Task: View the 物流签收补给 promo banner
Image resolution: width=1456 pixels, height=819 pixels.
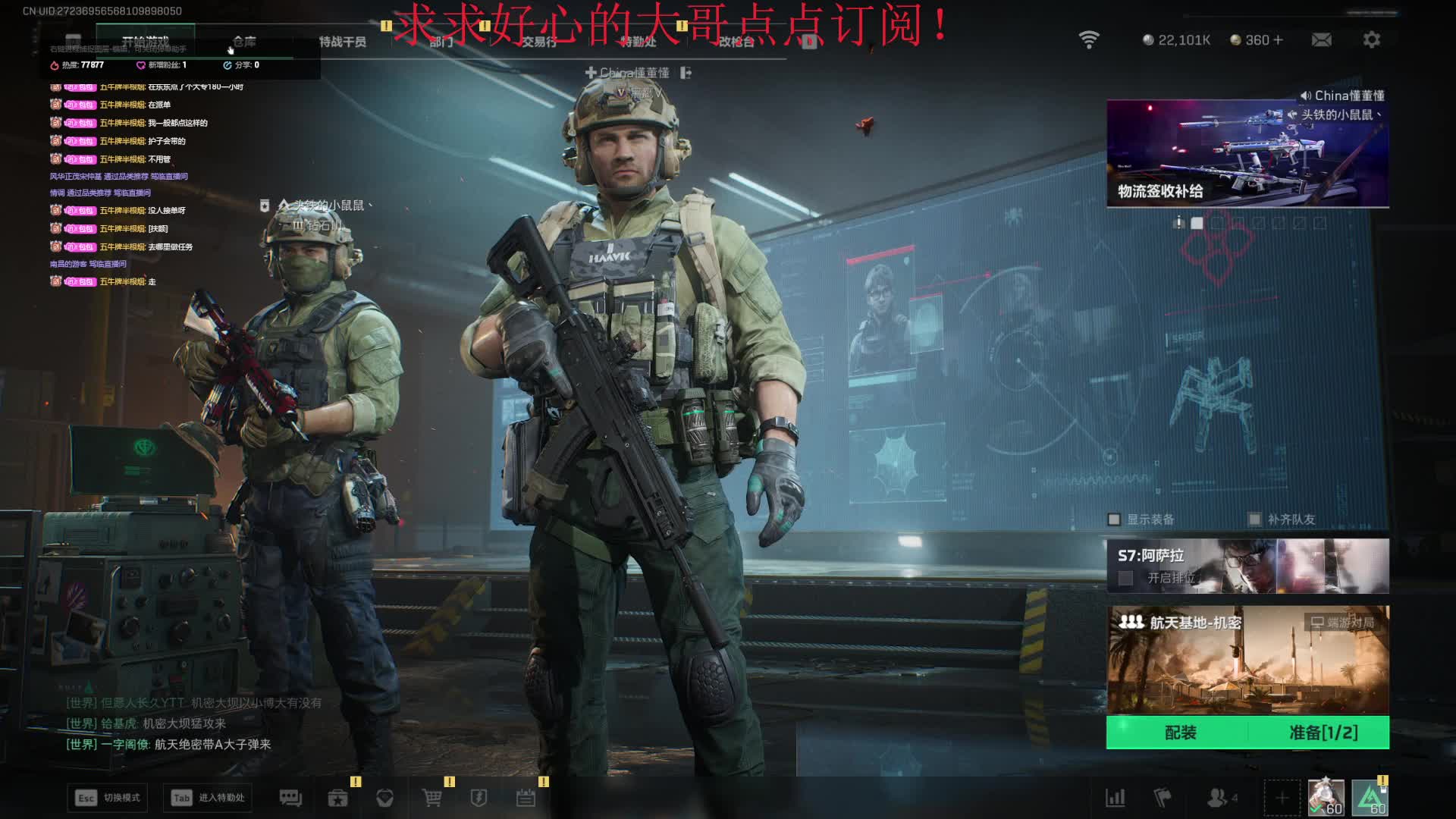Action: click(x=1247, y=153)
